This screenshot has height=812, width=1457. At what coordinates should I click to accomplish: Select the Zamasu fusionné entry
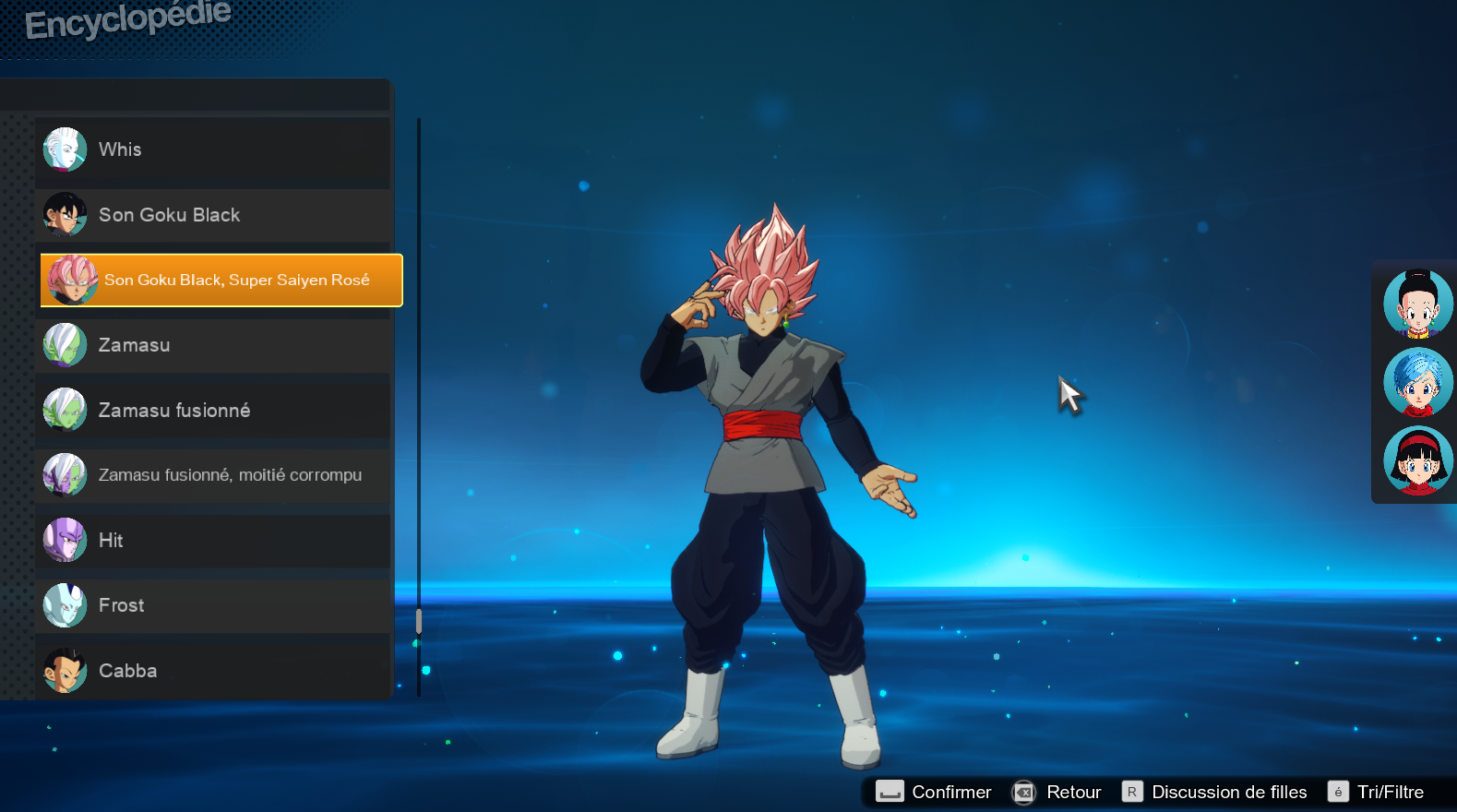click(x=212, y=411)
